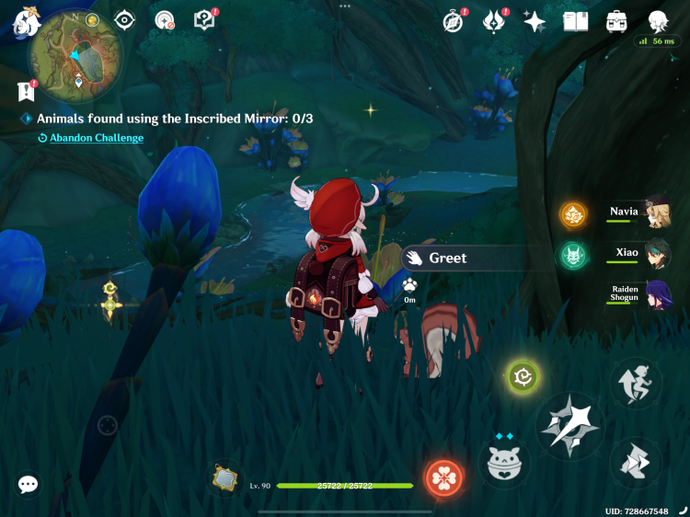The height and width of the screenshot is (517, 690).
Task: Open the events compass icon
Action: pos(454,21)
